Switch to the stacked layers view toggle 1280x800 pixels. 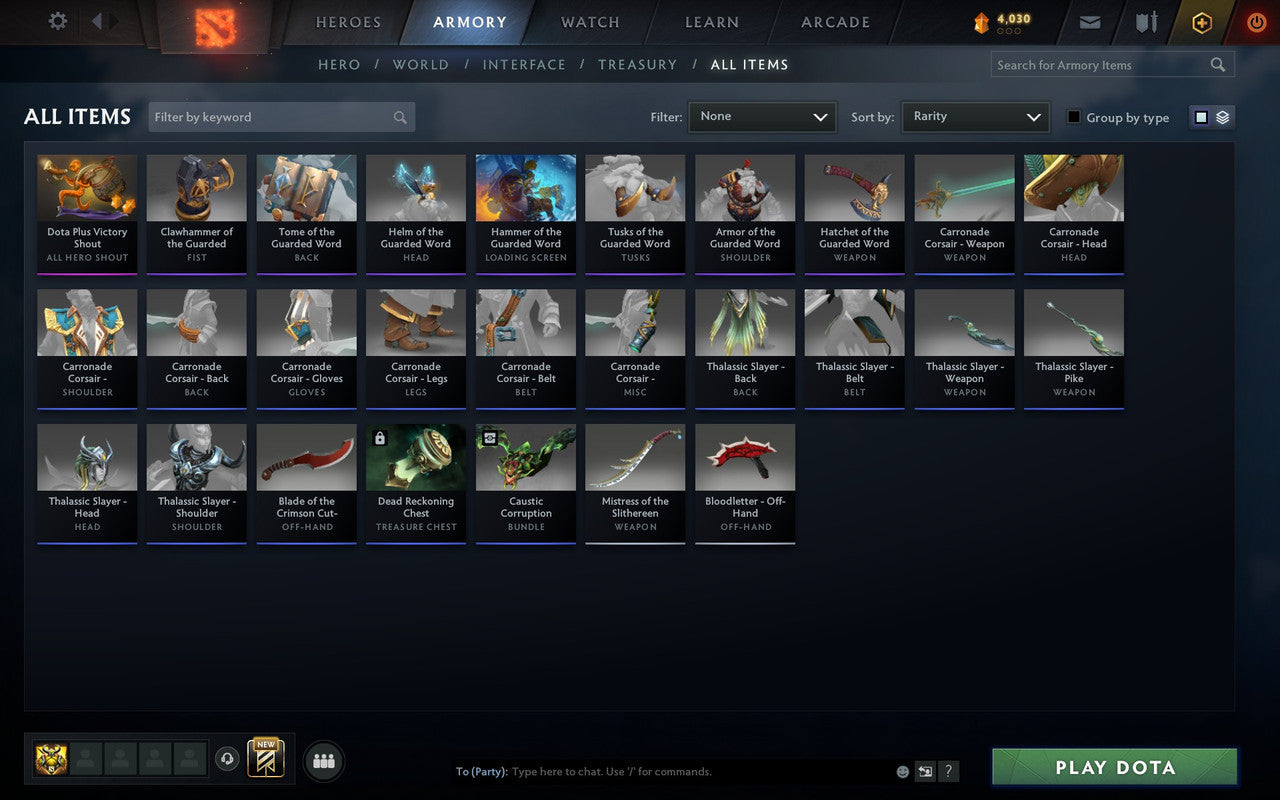click(x=1222, y=117)
